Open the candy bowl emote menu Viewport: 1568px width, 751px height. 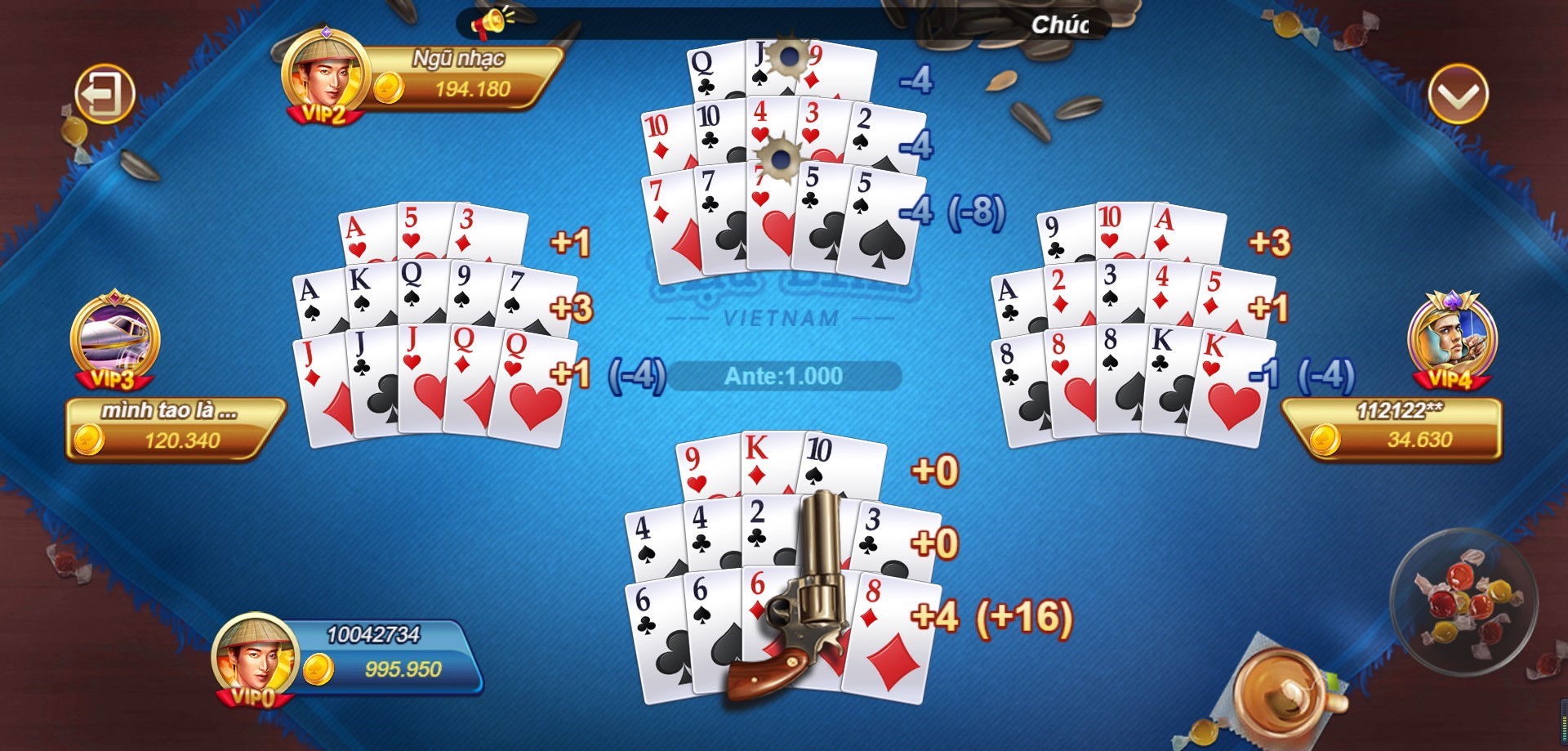click(x=1463, y=600)
